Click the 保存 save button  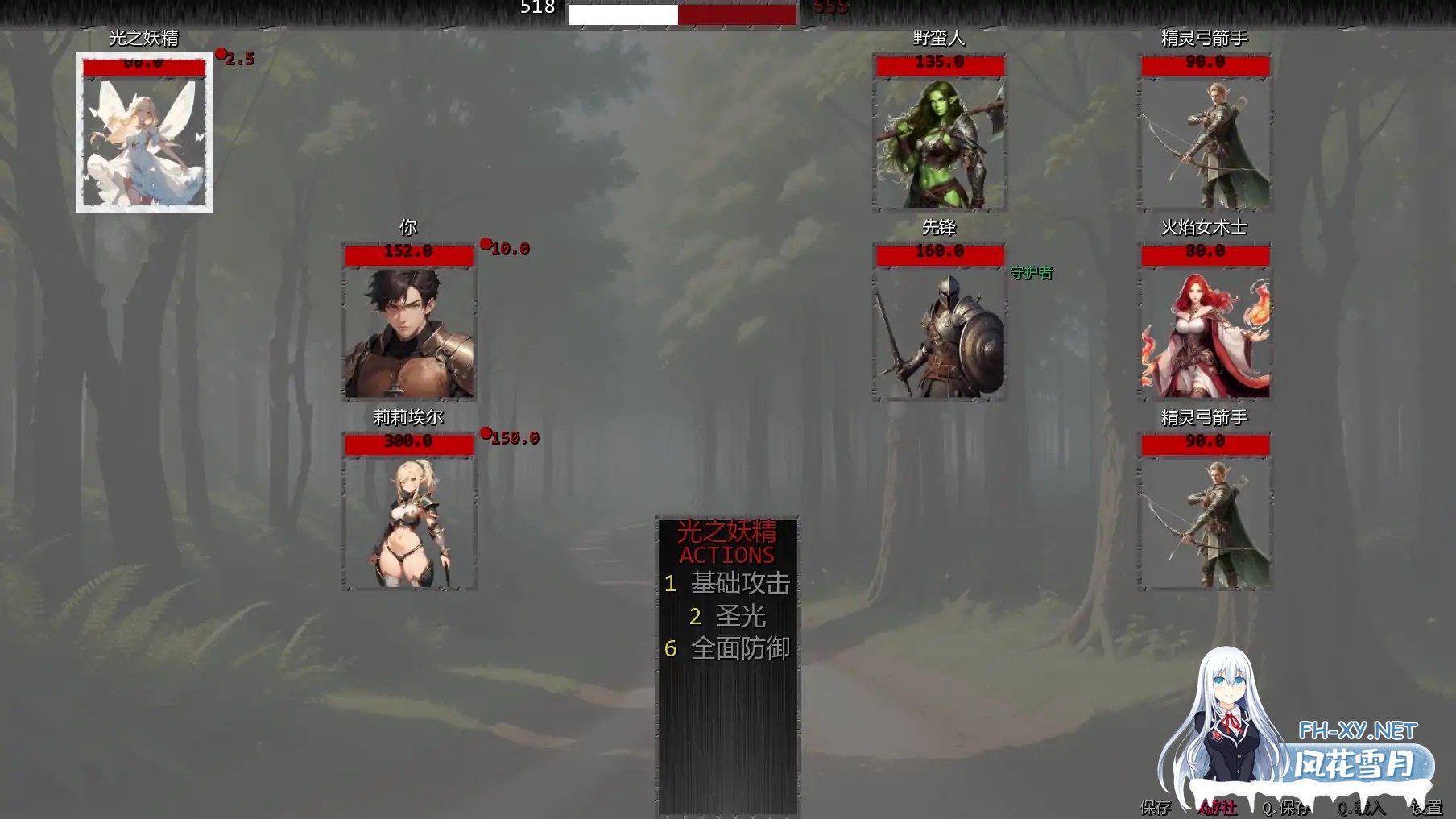(x=1156, y=807)
